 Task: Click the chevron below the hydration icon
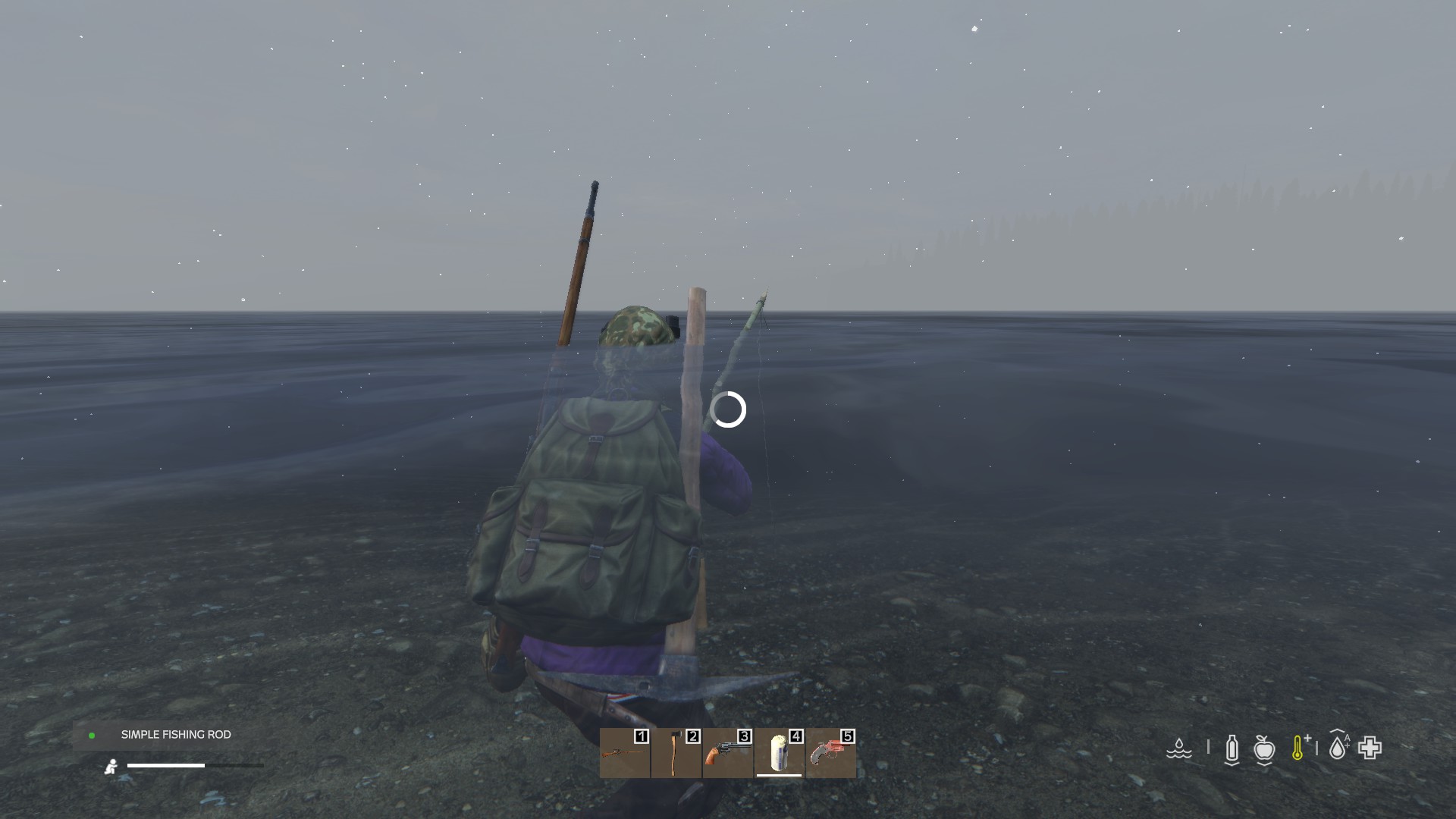coord(1230,762)
